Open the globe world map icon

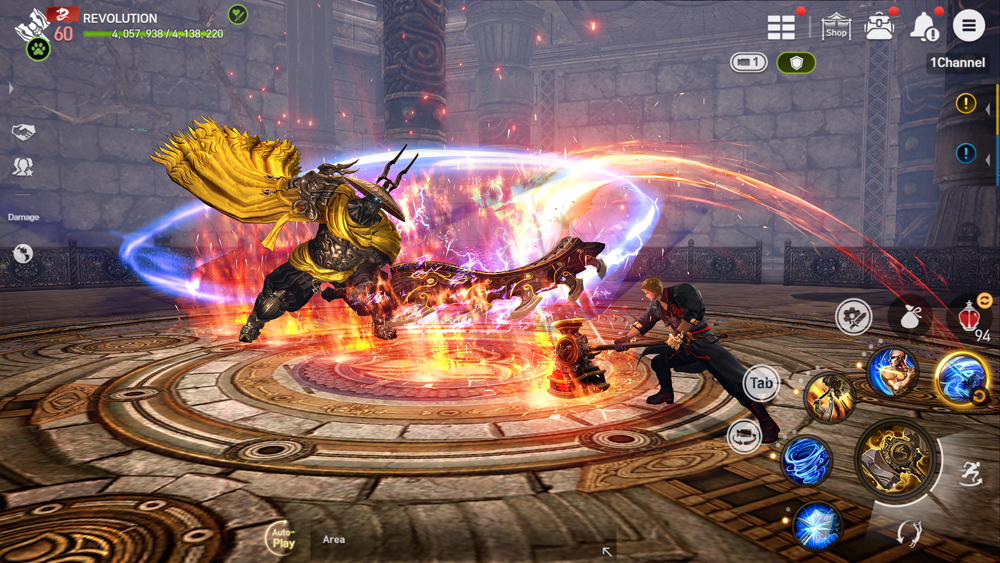click(23, 254)
